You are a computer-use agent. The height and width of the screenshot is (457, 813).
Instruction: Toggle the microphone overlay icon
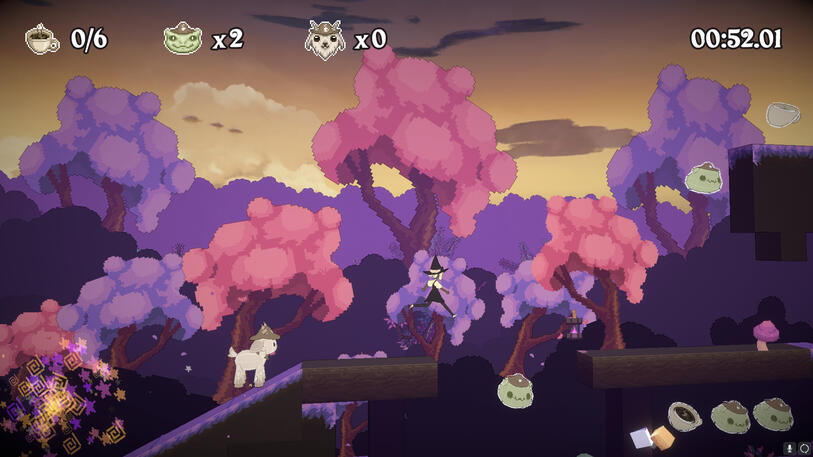pyautogui.click(x=789, y=449)
